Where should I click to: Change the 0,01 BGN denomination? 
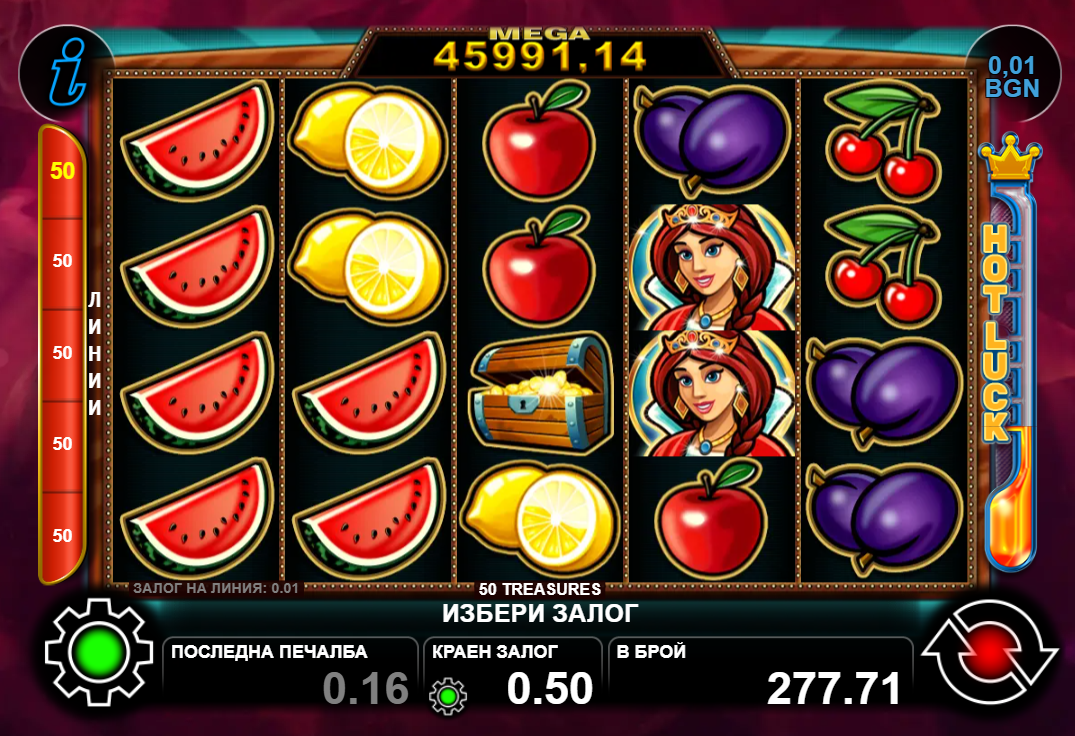coord(1012,76)
